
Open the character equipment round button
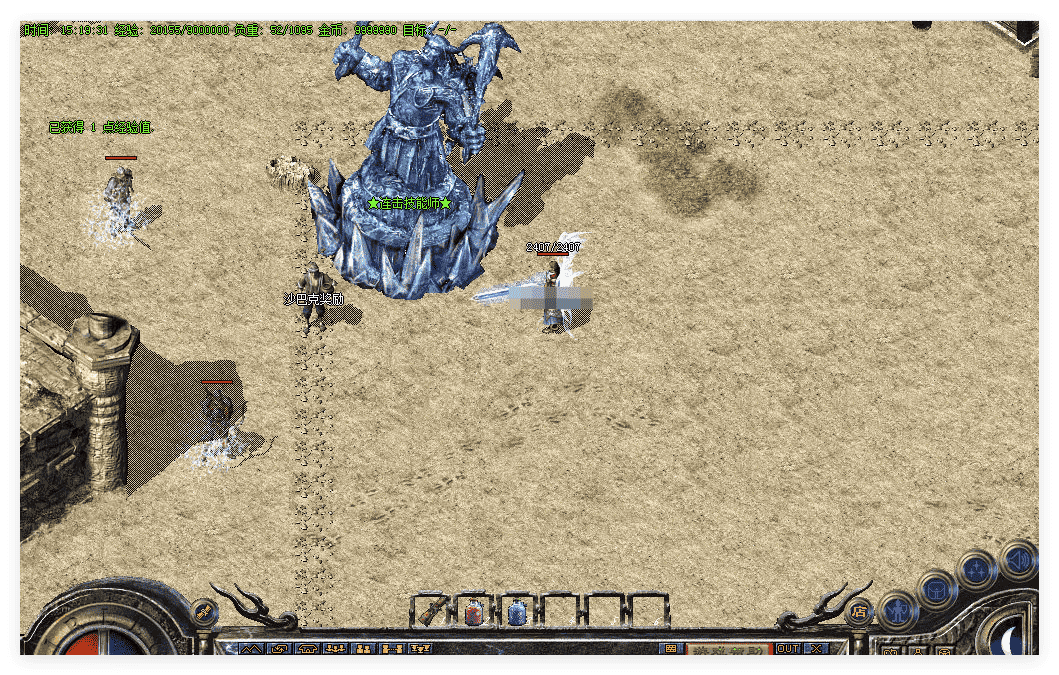[897, 608]
